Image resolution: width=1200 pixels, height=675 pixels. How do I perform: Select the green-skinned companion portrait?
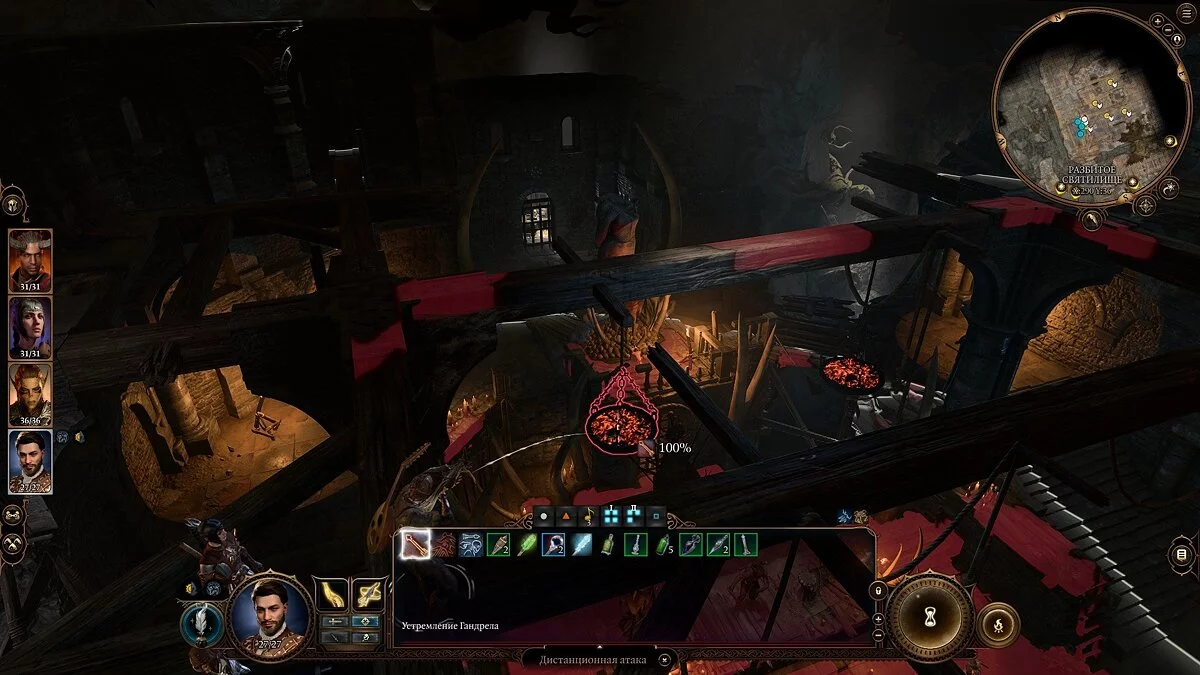tap(29, 393)
